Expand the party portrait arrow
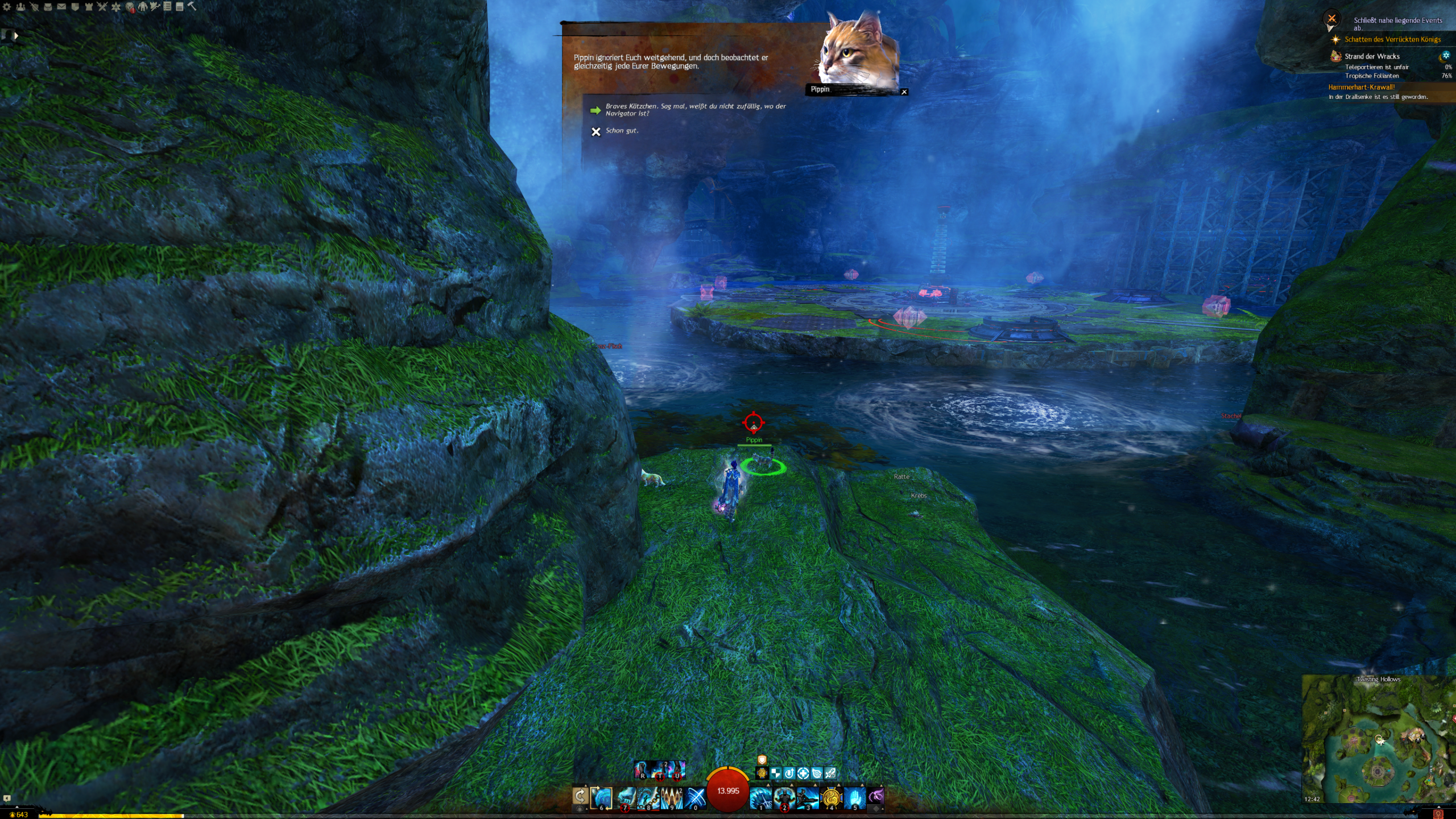The width and height of the screenshot is (1456, 819). click(x=16, y=36)
